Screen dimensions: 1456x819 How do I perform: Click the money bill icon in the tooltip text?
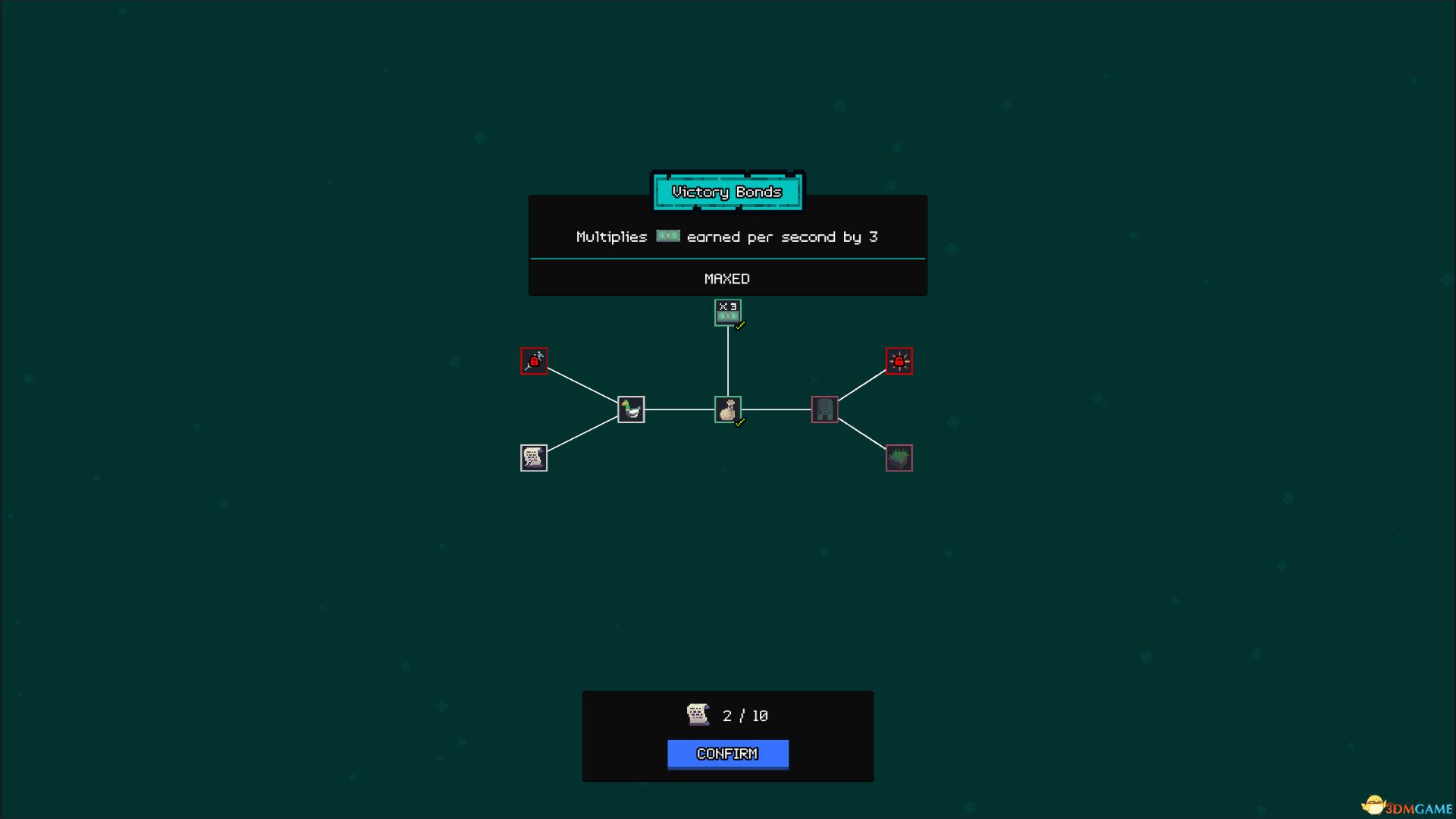click(667, 237)
